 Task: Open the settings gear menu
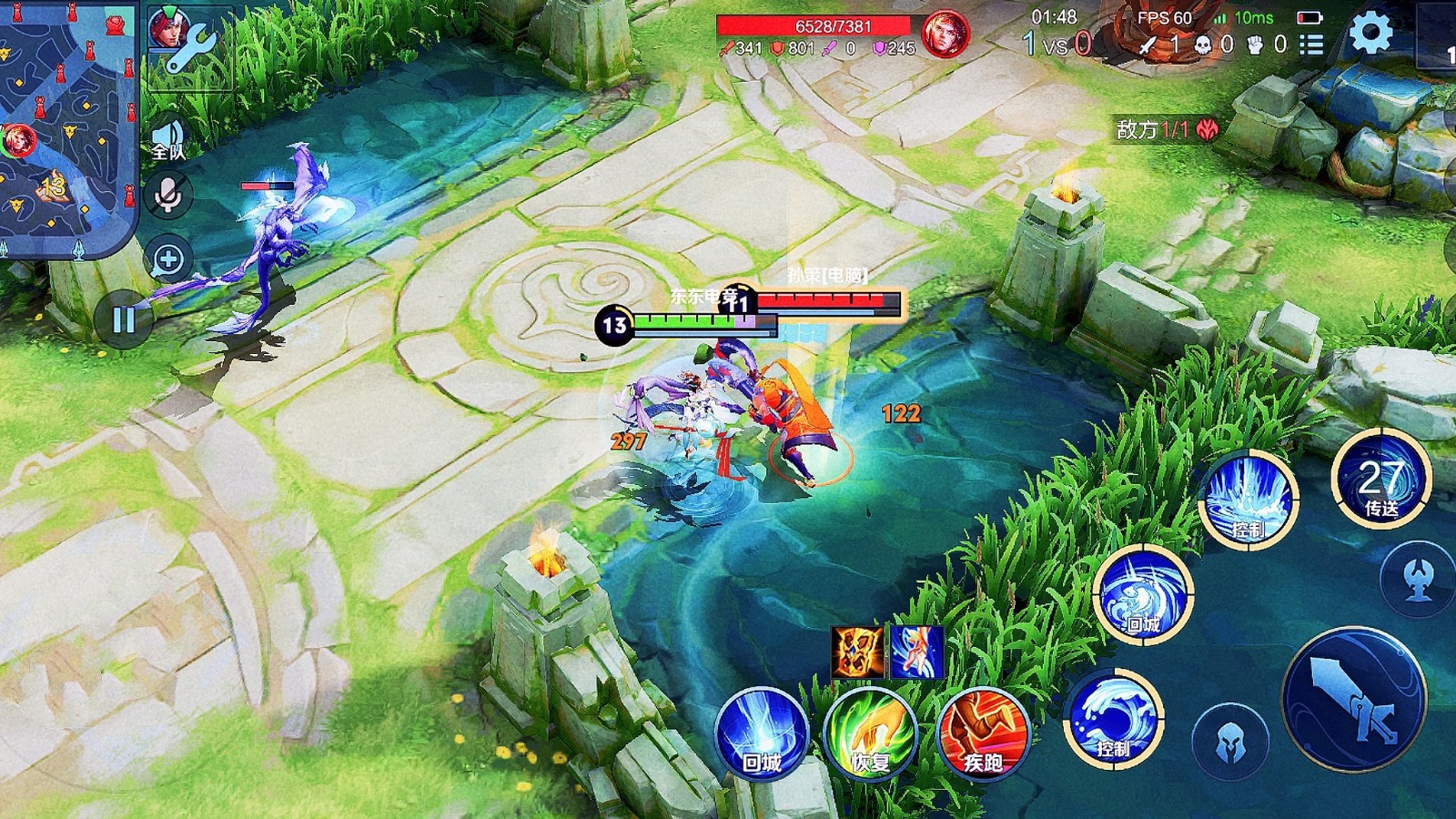coord(1370,34)
